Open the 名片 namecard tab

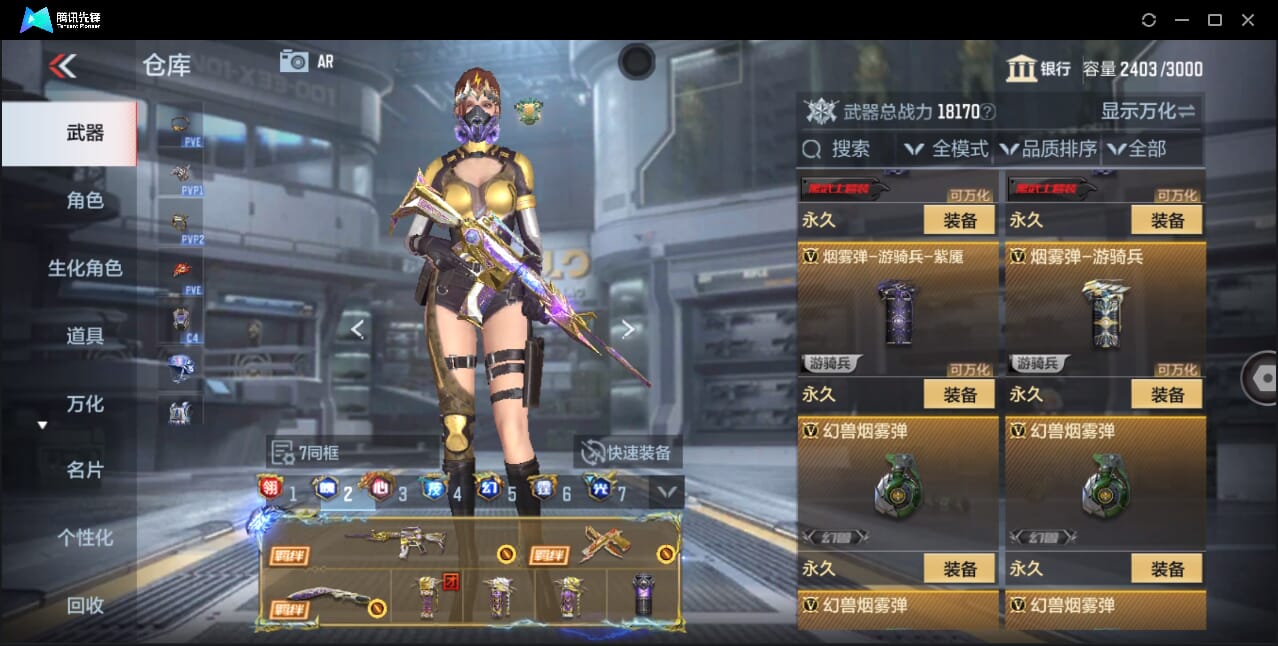click(85, 470)
